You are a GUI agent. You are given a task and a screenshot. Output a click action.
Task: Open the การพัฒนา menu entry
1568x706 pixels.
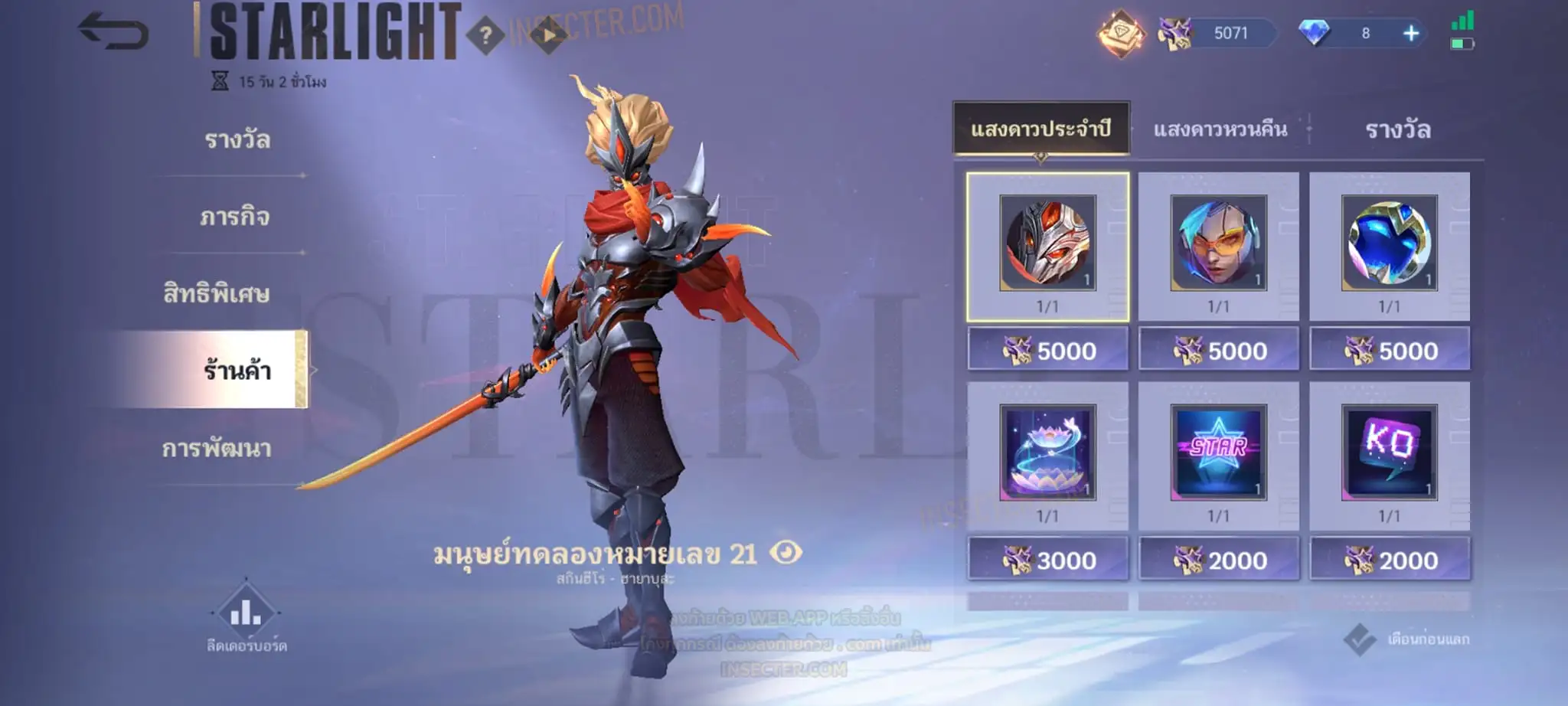pyautogui.click(x=217, y=448)
